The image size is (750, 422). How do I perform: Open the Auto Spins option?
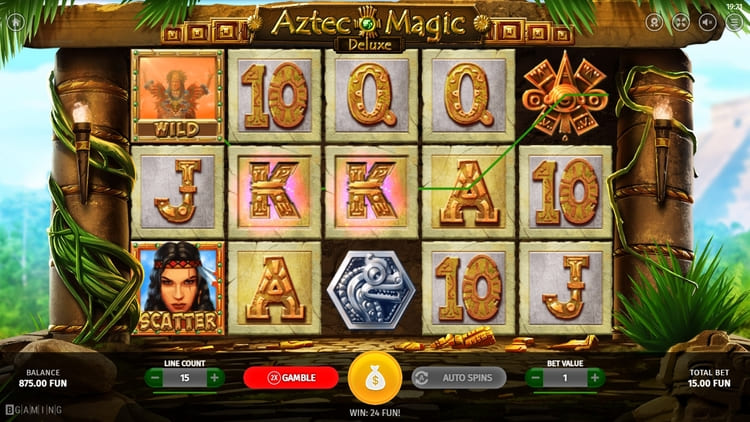459,378
